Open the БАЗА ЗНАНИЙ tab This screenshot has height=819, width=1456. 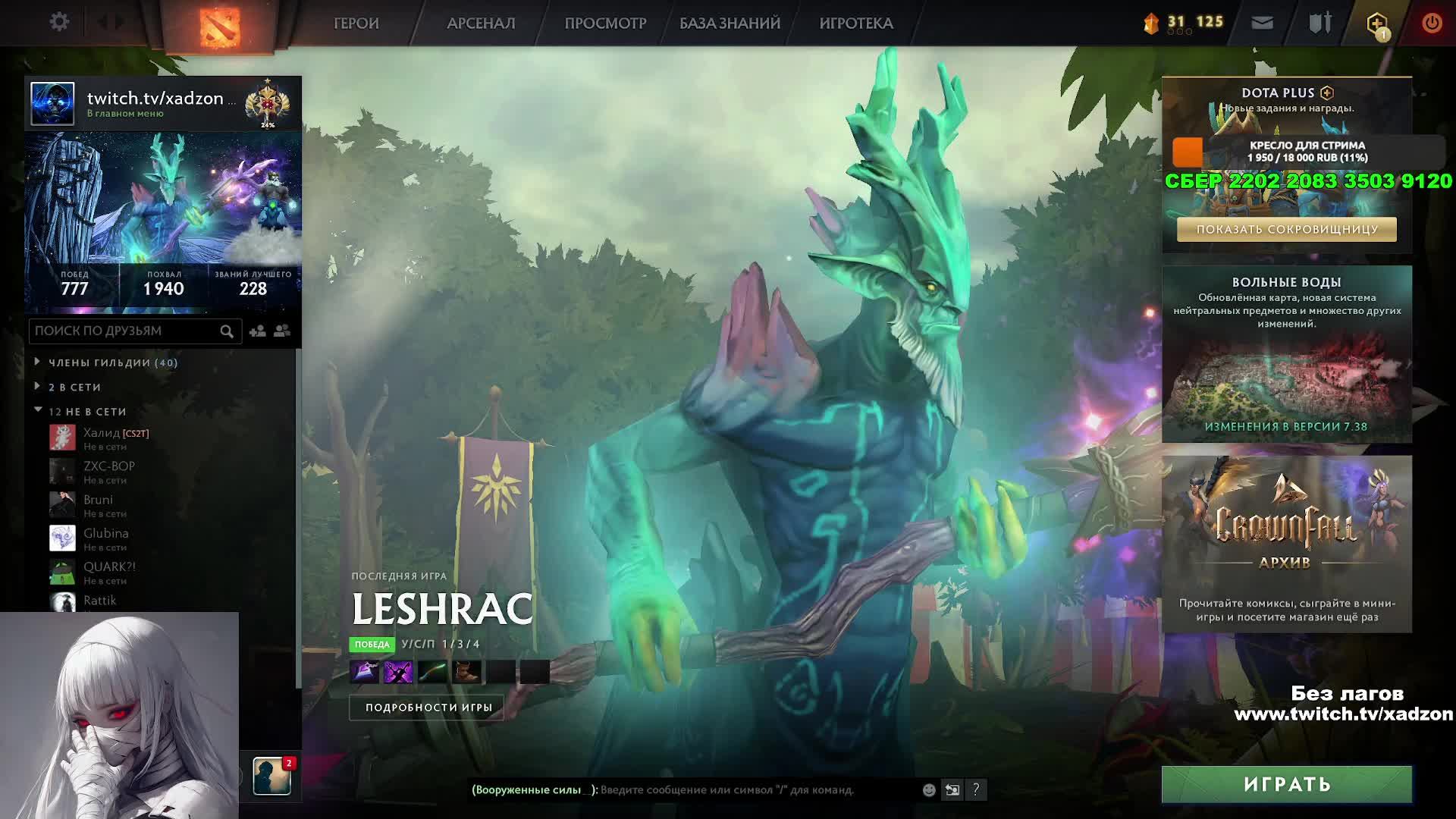730,24
